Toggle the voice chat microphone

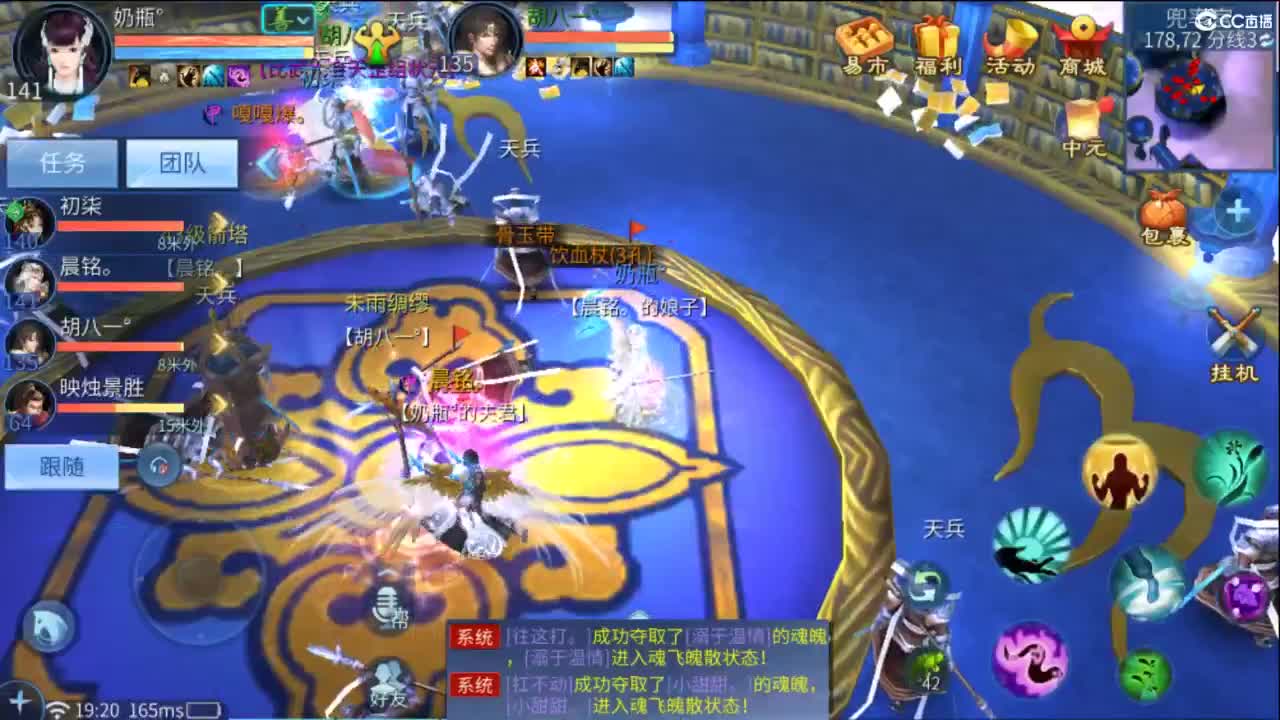click(387, 607)
